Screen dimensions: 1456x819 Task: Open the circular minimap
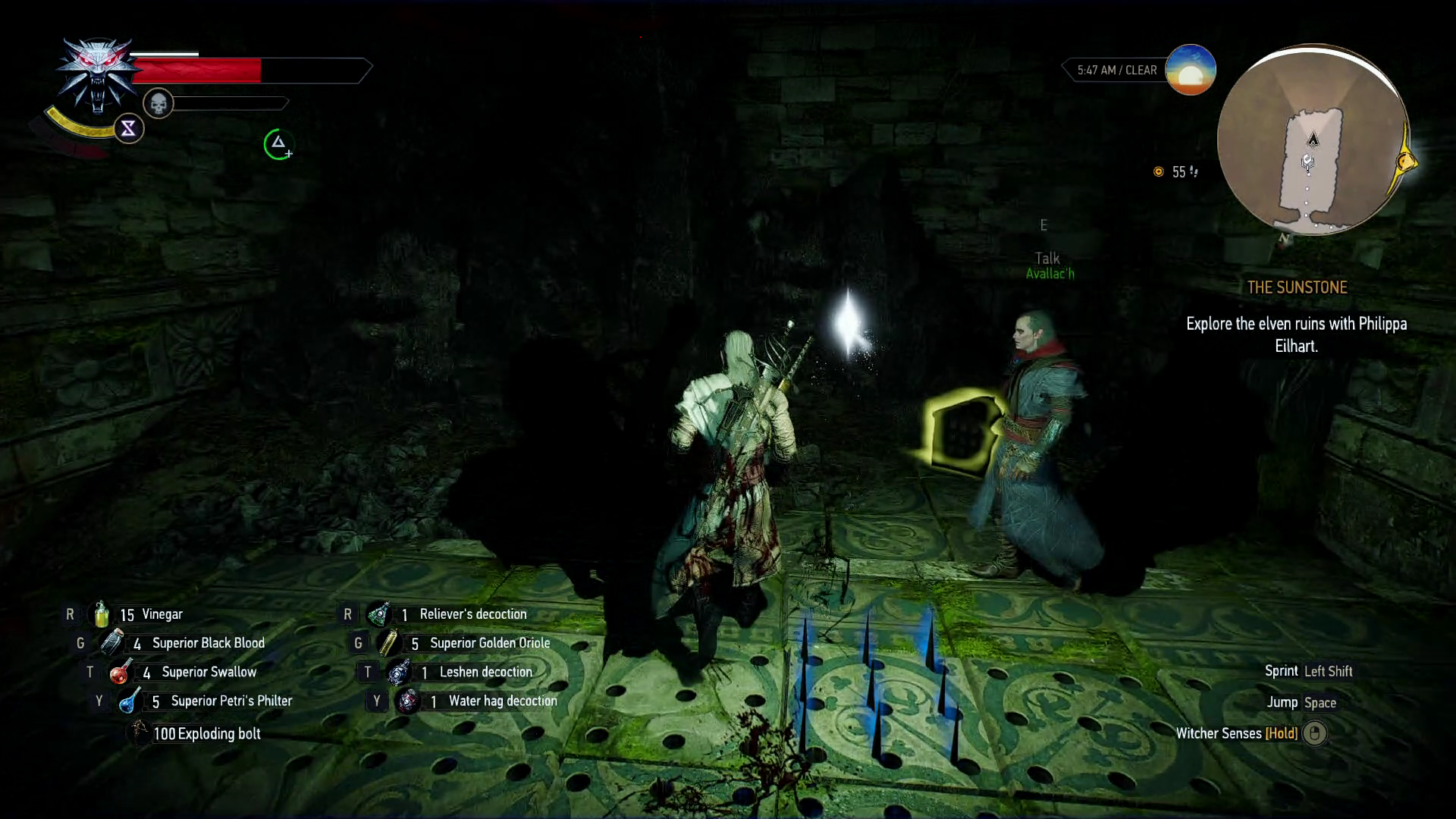point(1312,141)
